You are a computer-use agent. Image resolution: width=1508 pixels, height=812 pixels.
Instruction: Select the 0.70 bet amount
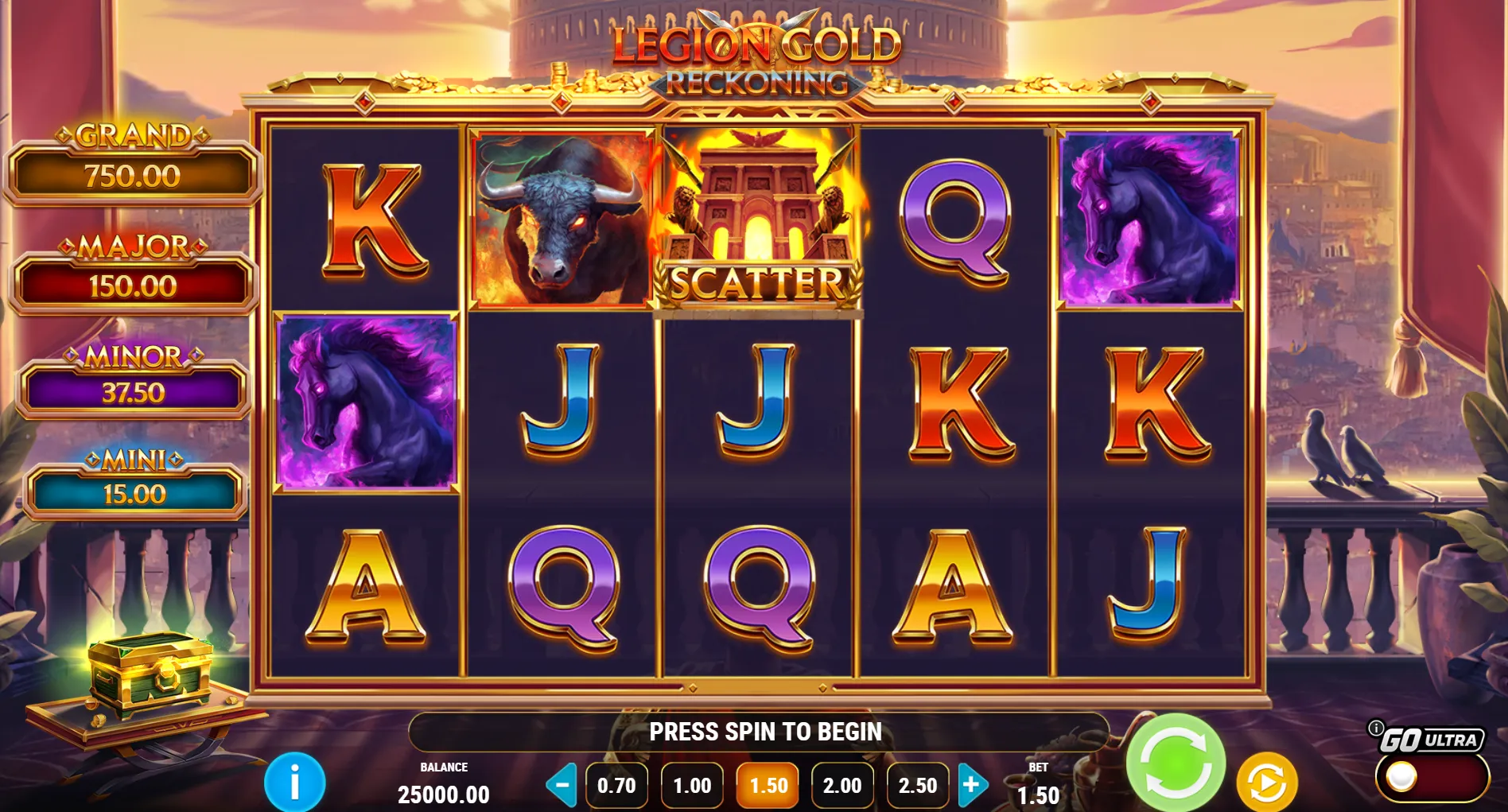[x=616, y=786]
